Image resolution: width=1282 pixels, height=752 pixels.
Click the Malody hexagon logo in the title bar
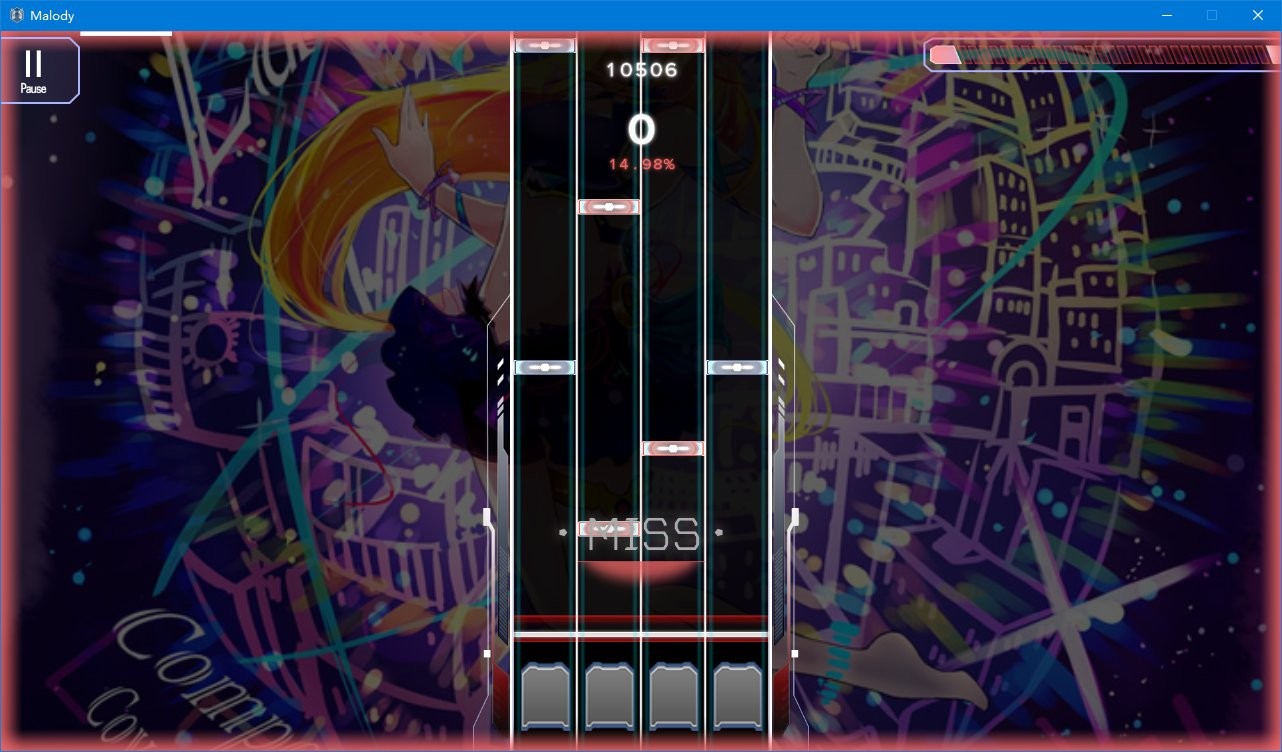pyautogui.click(x=16, y=15)
